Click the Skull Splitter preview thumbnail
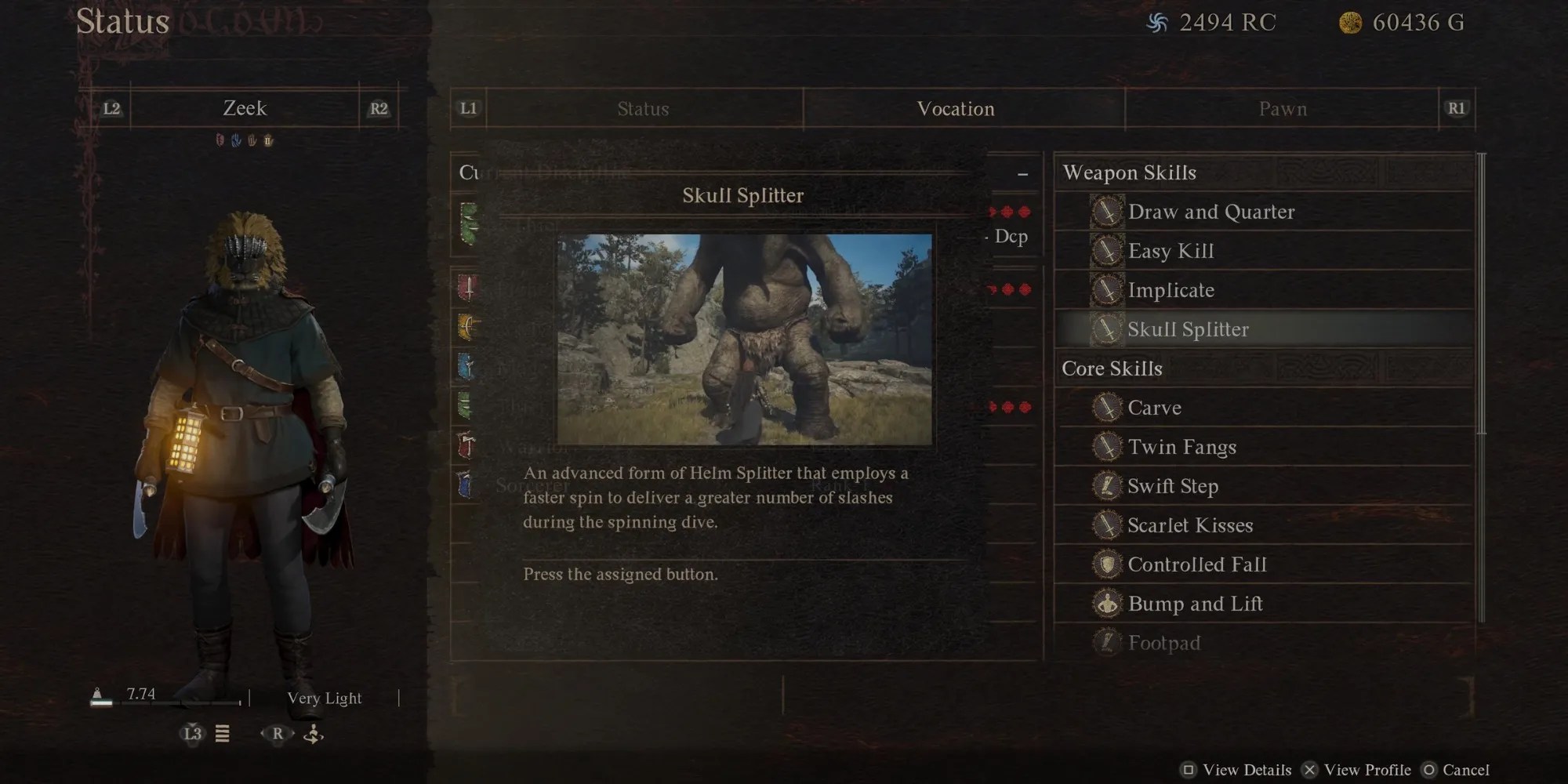Screen dimensions: 1568x784 [744, 339]
